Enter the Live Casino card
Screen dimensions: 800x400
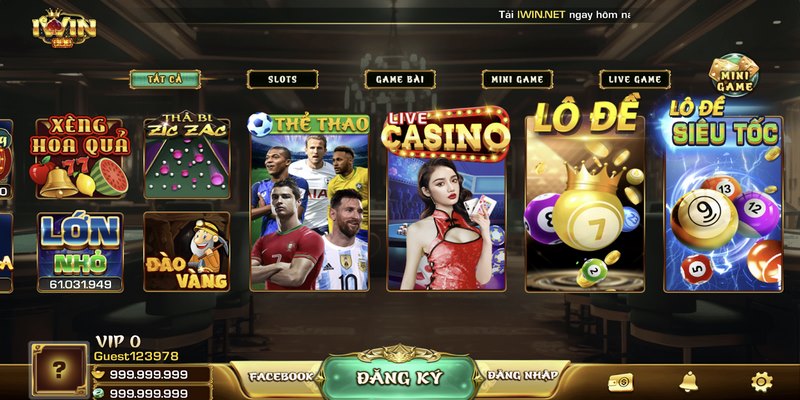pyautogui.click(x=448, y=200)
